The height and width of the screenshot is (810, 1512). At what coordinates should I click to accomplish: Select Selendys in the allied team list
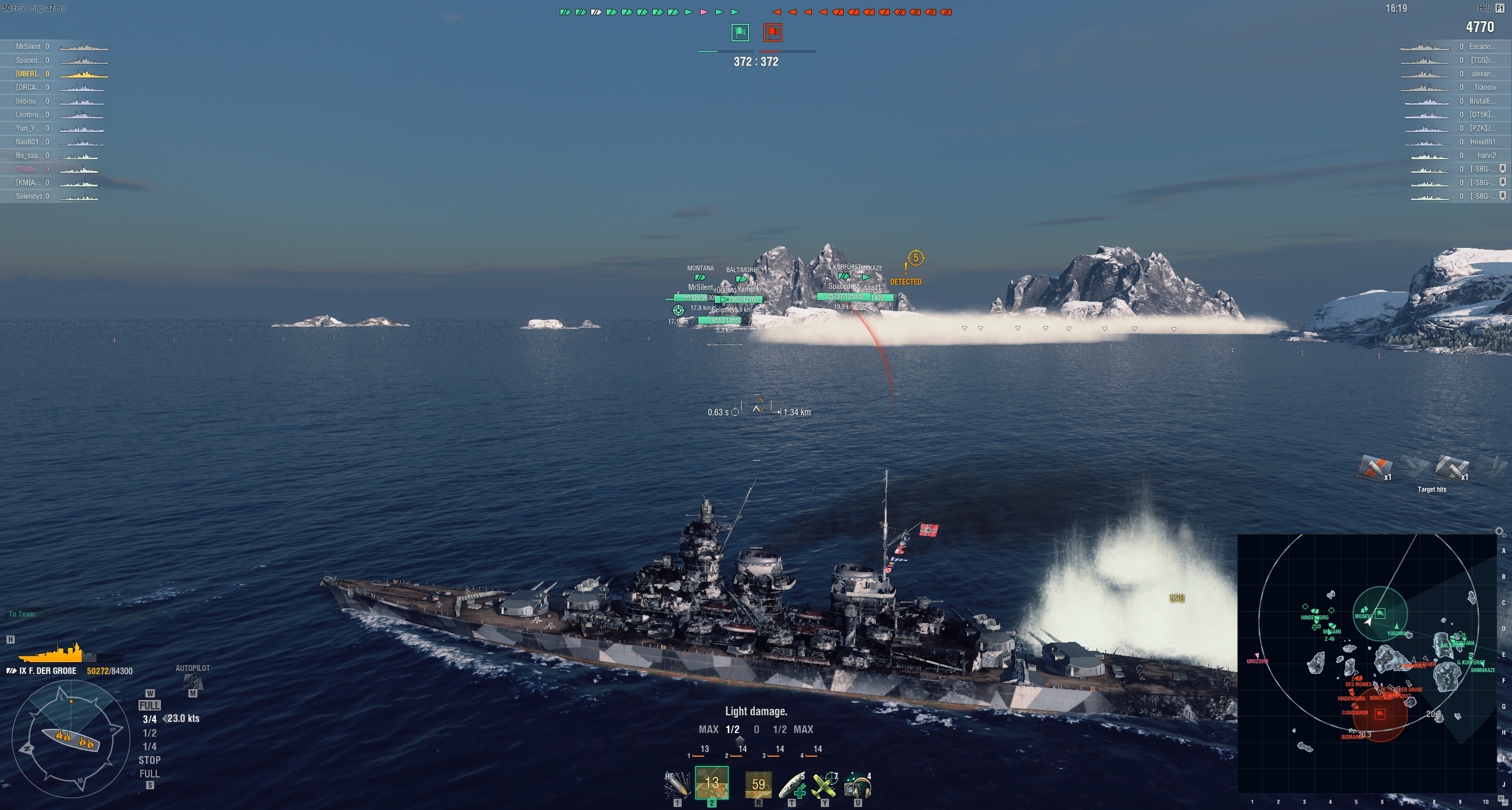(x=29, y=196)
